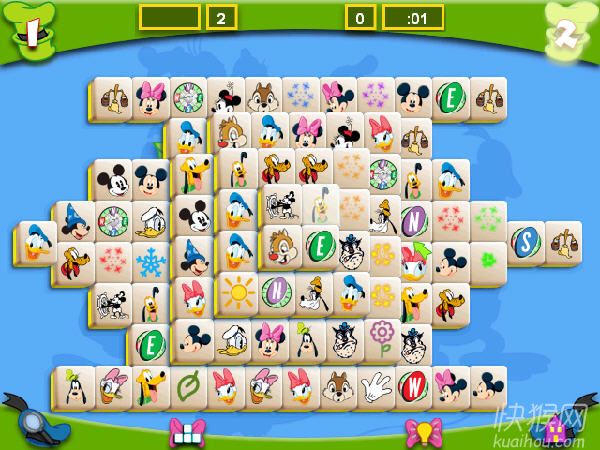Select the blue S ball tile
600x450 pixels.
tap(526, 240)
